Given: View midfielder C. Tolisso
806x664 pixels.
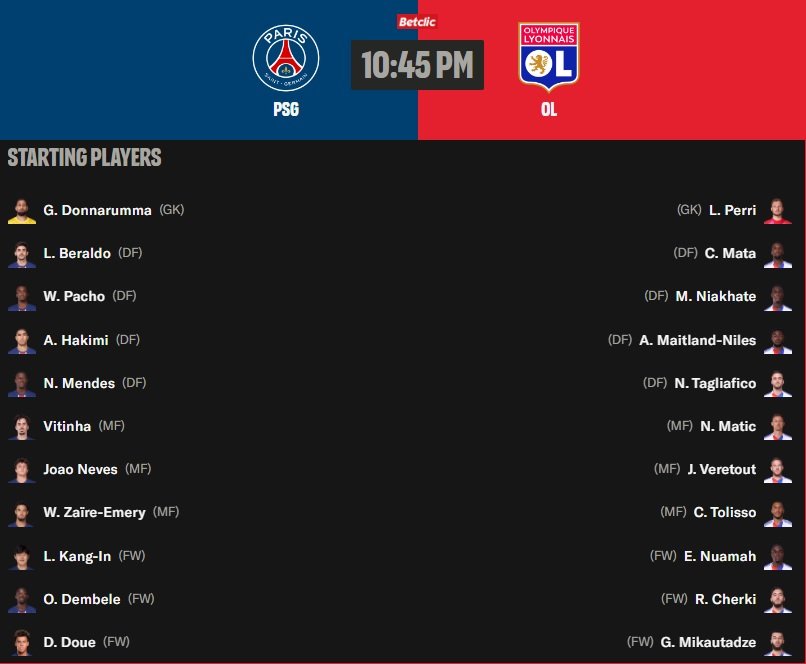Looking at the screenshot, I should click(x=725, y=512).
